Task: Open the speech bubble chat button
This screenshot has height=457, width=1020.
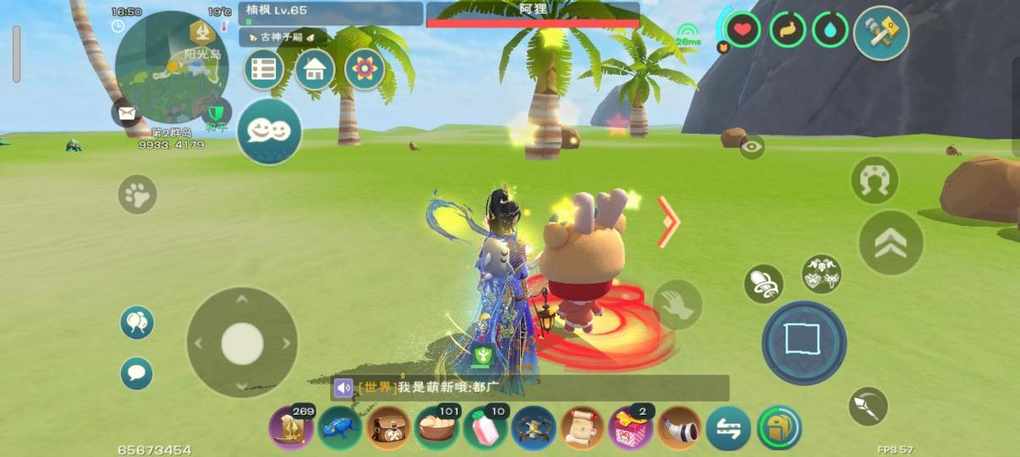Action: (137, 373)
